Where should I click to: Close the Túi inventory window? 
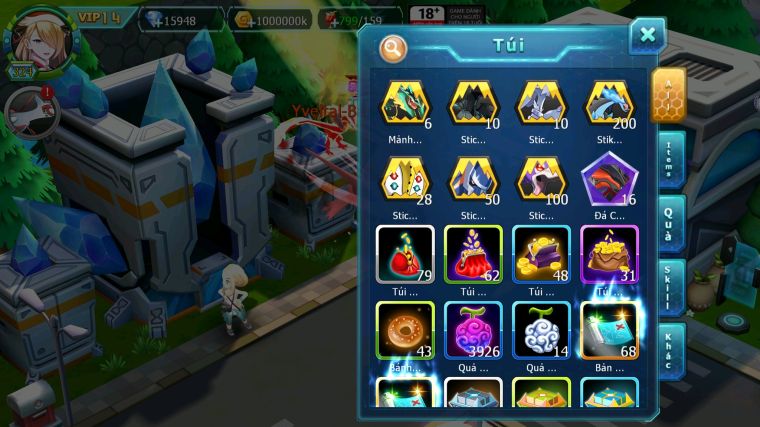[x=647, y=36]
